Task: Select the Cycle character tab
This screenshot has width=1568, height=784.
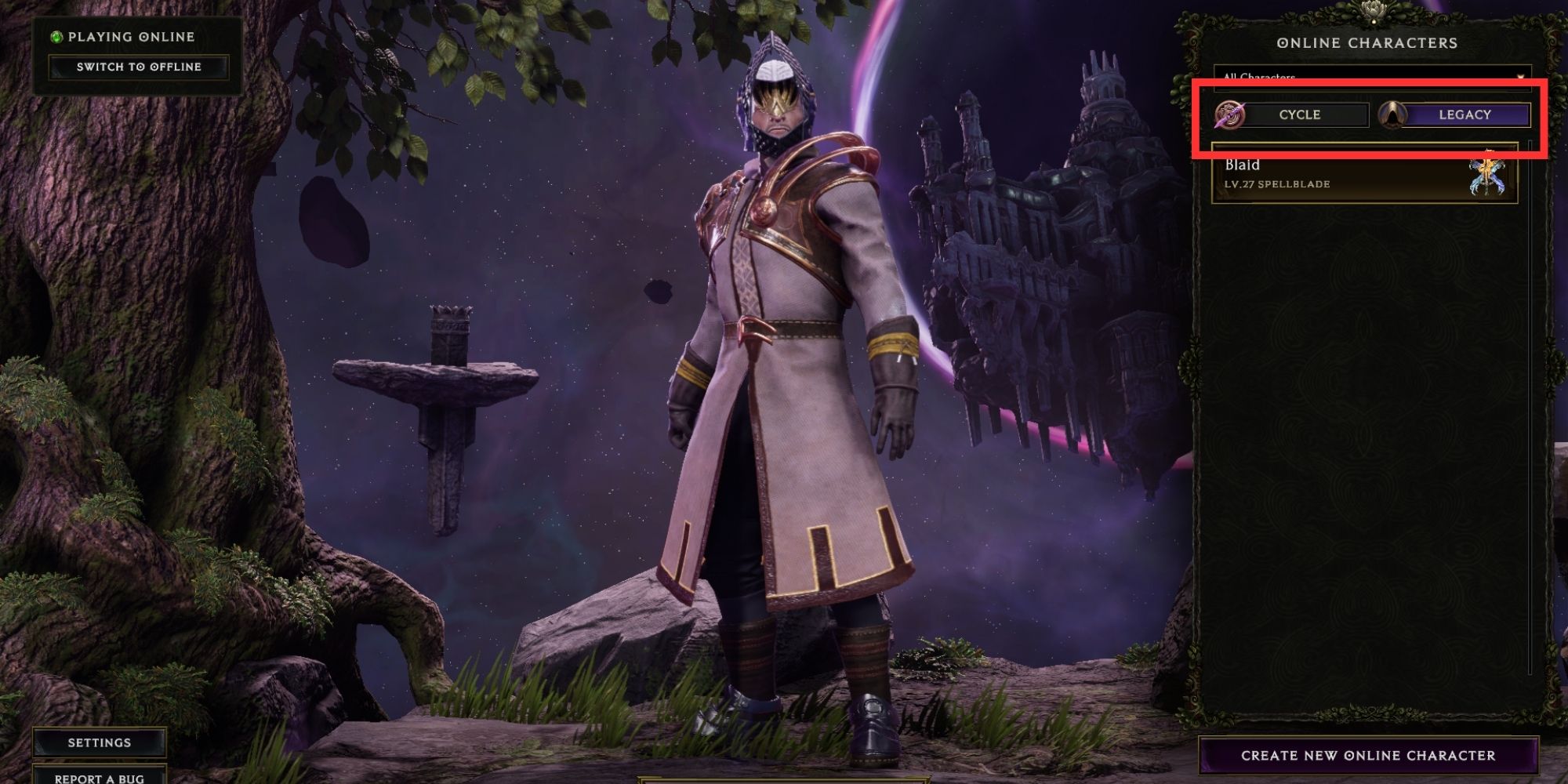Action: (x=1299, y=115)
